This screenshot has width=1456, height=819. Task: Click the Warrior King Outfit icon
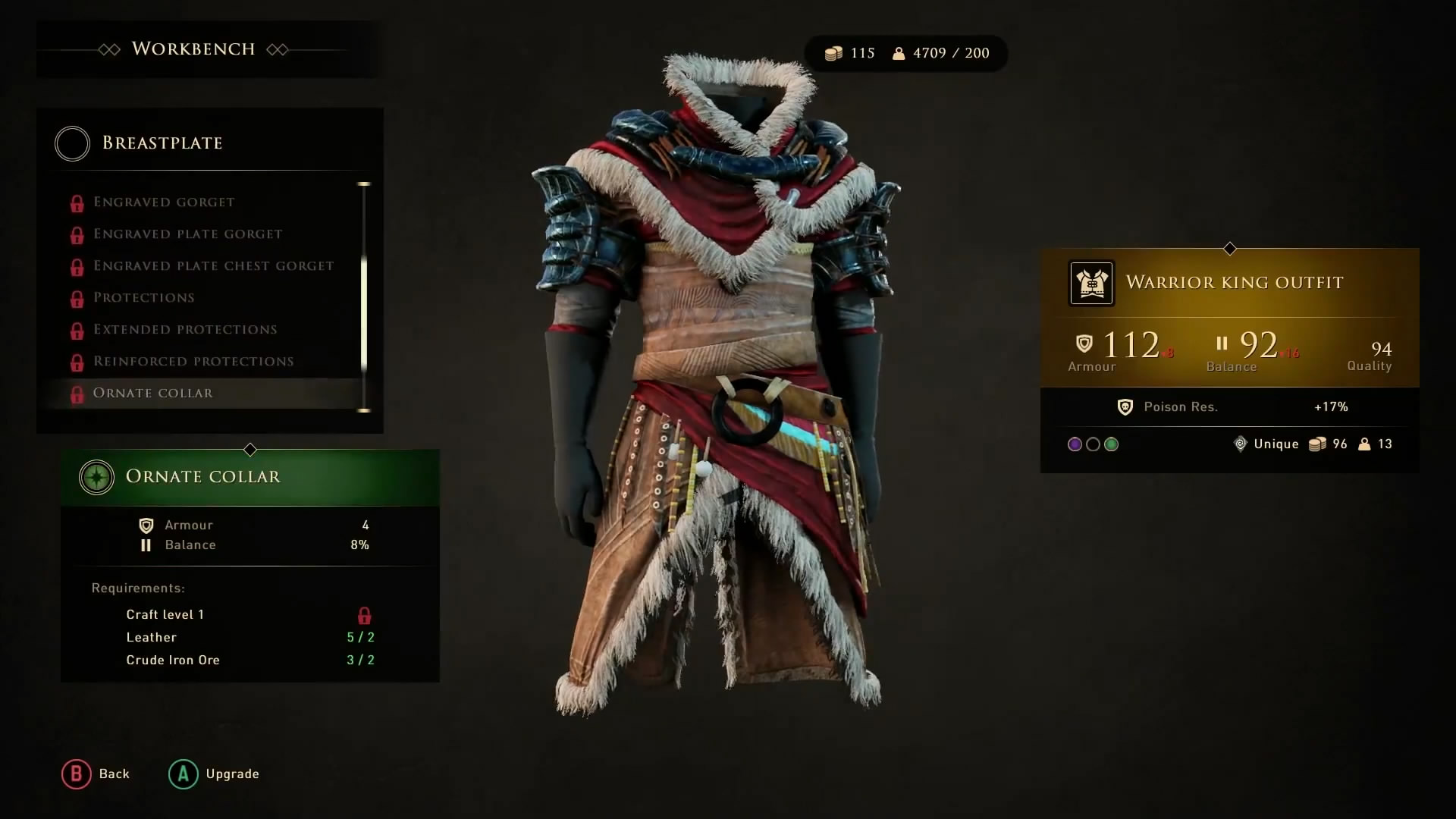tap(1091, 283)
